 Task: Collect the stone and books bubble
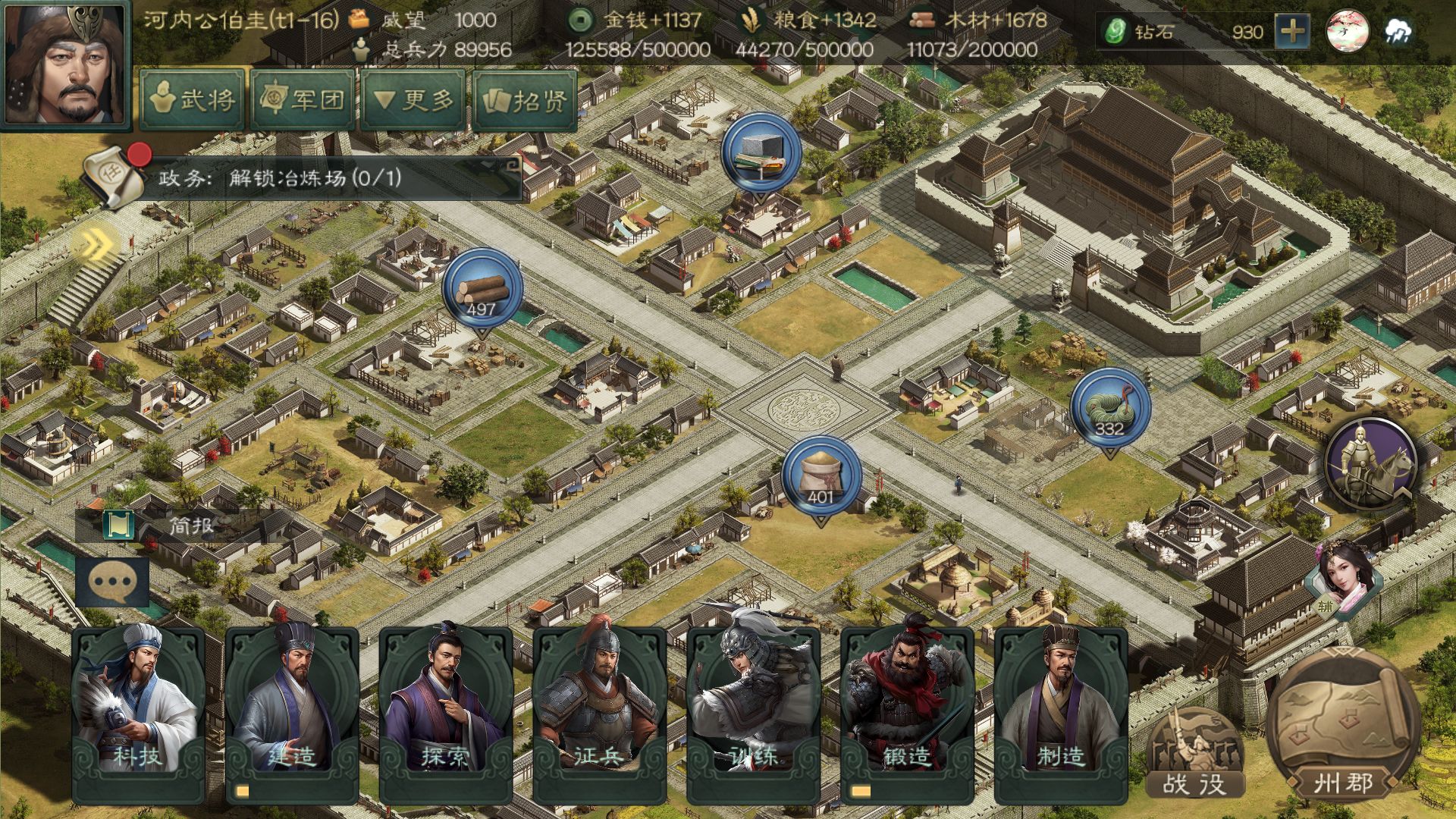pos(761,154)
